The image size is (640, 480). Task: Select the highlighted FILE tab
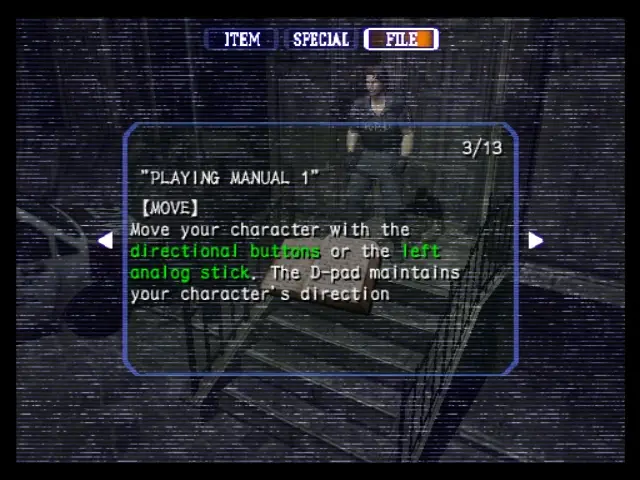[401, 40]
